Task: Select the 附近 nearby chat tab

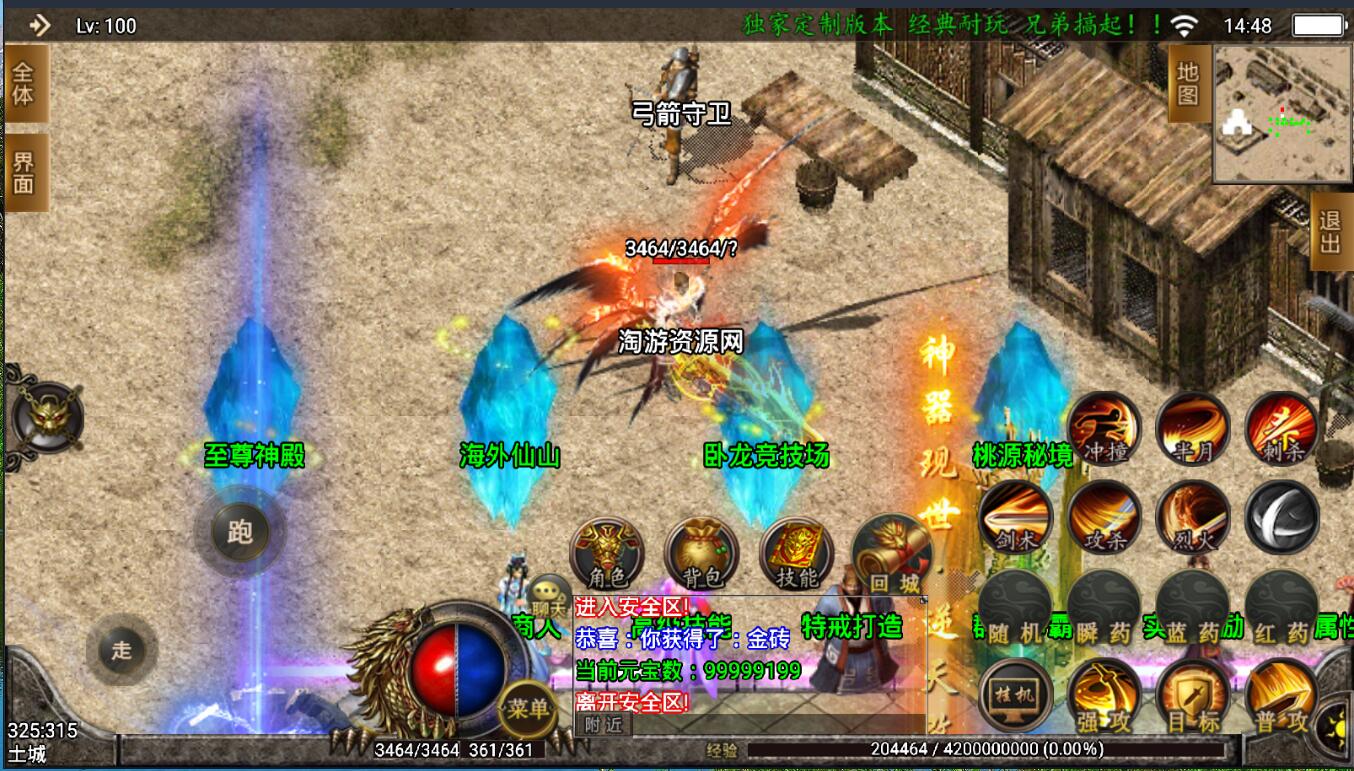Action: [603, 725]
